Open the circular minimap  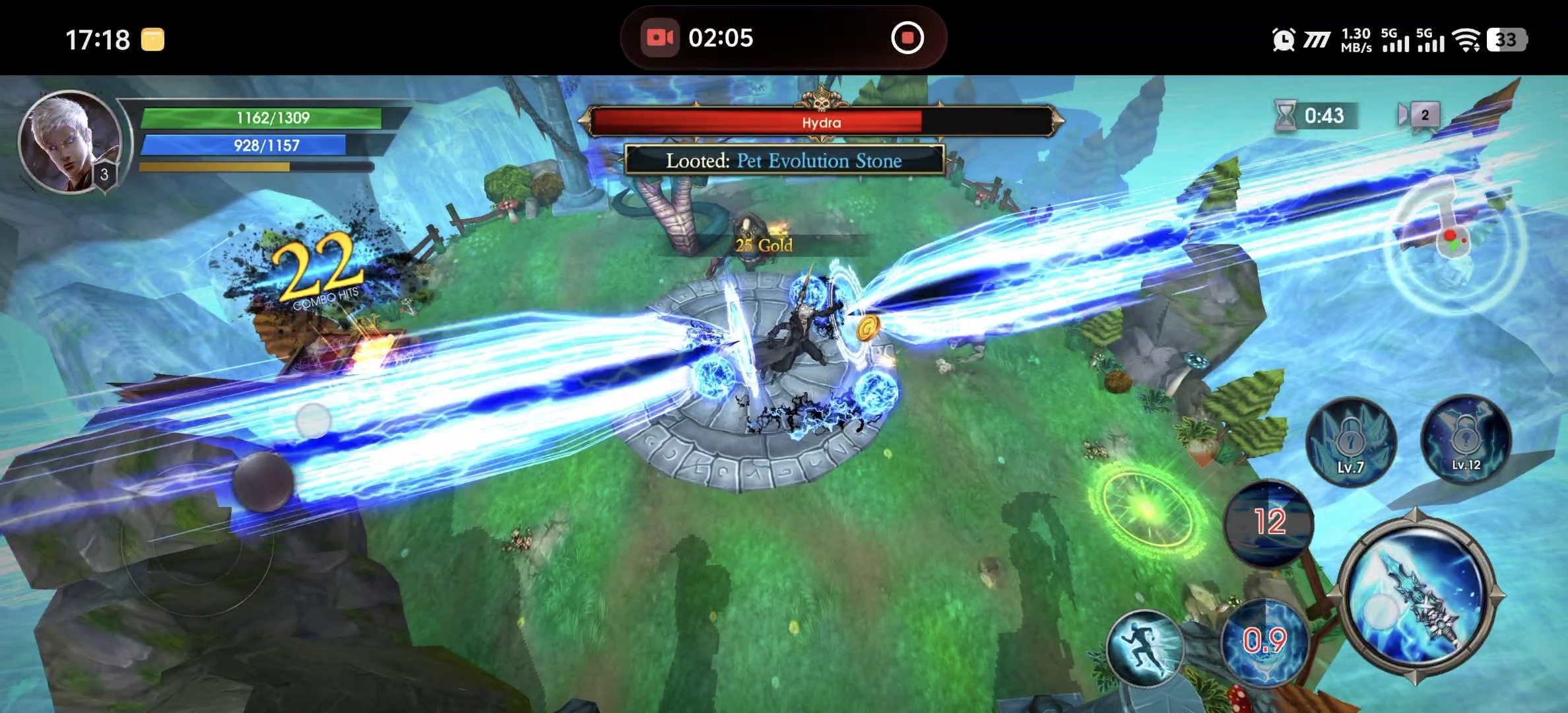[1455, 243]
